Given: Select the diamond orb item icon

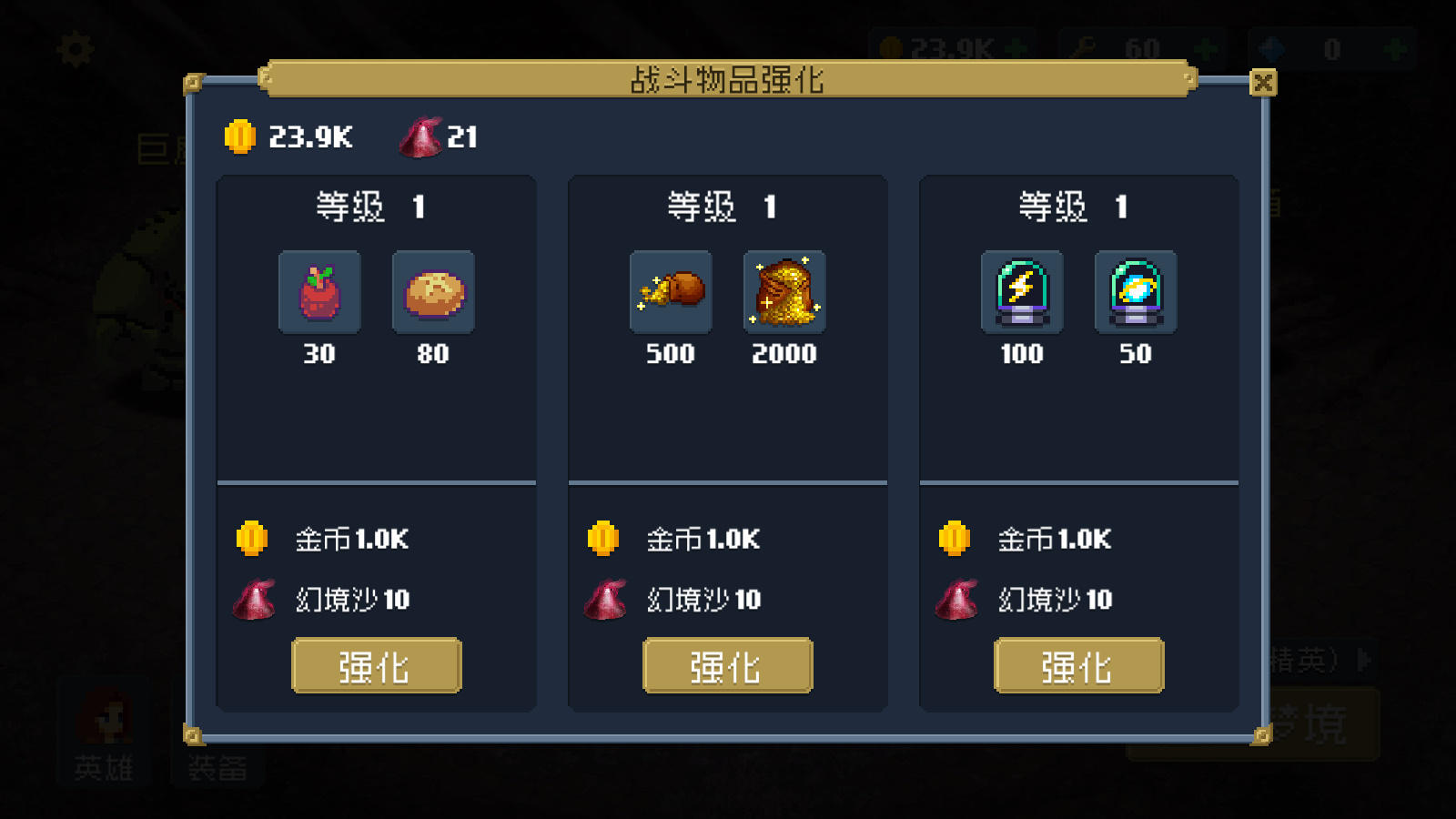Looking at the screenshot, I should [1135, 291].
